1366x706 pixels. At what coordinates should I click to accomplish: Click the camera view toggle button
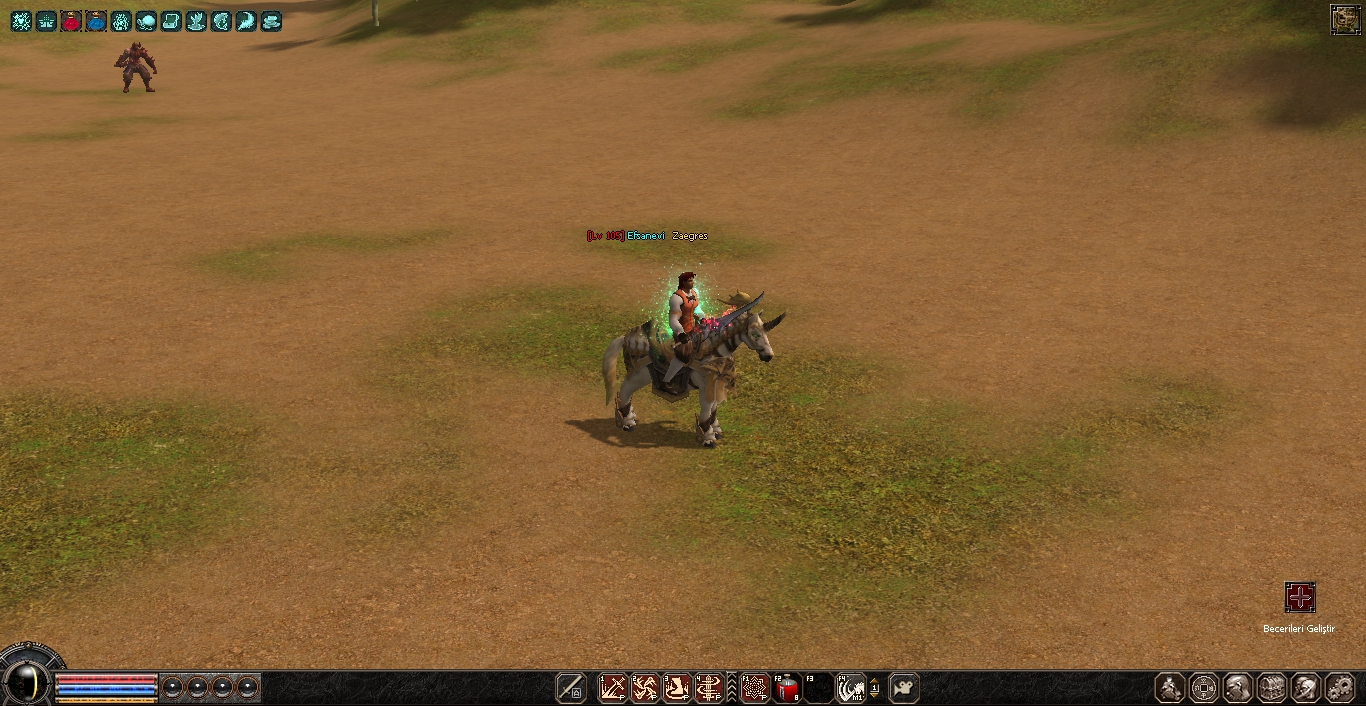click(904, 688)
